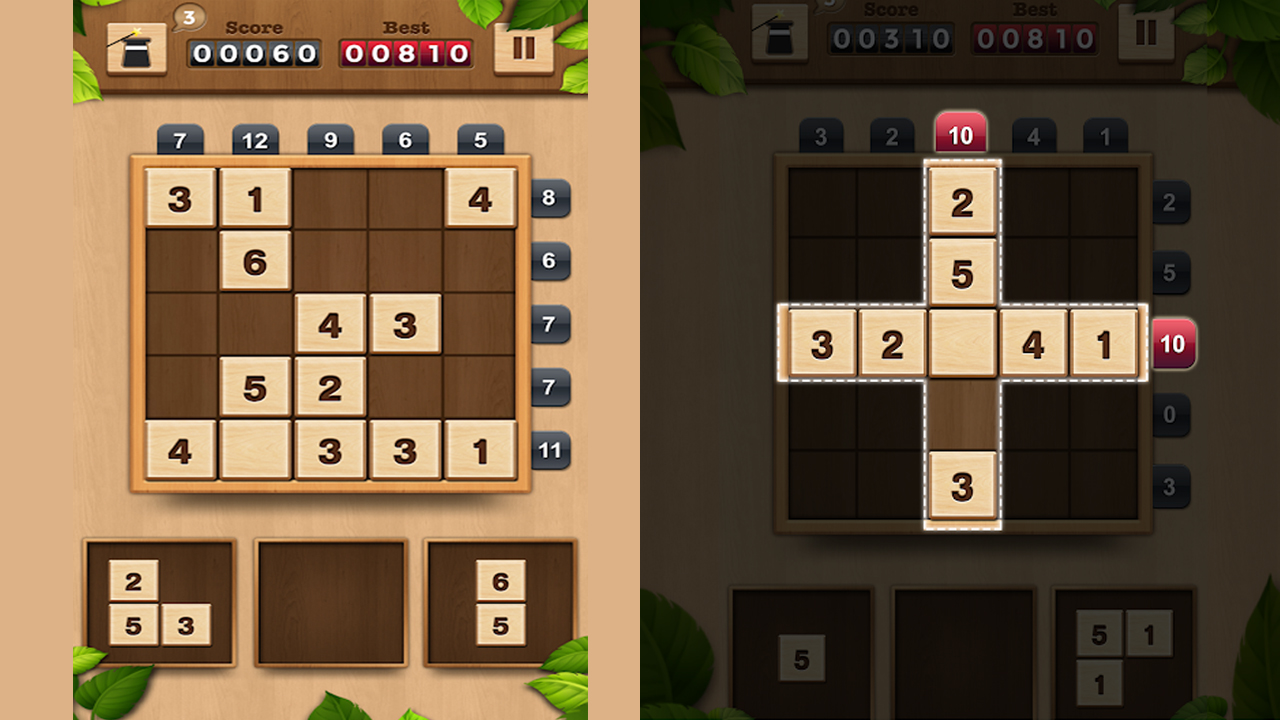
Task: Click the row target tab labeled 11
Action: [548, 451]
